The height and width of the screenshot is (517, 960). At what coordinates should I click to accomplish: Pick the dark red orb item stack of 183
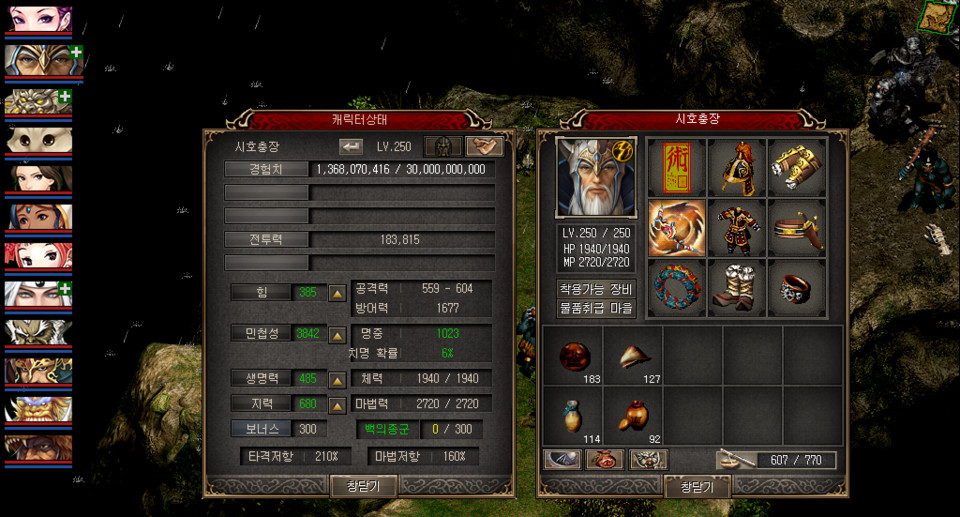(573, 355)
